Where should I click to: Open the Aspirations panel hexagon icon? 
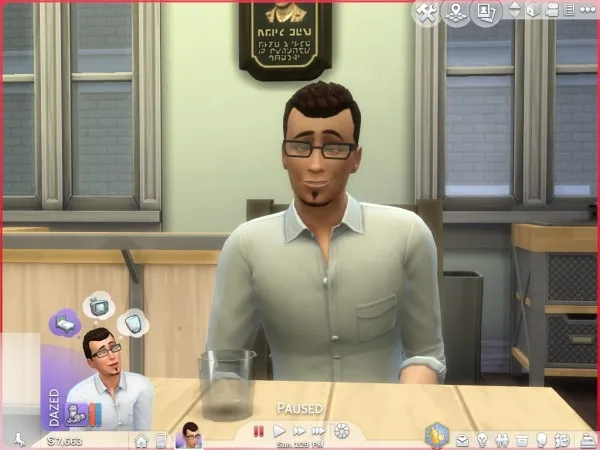(x=437, y=436)
